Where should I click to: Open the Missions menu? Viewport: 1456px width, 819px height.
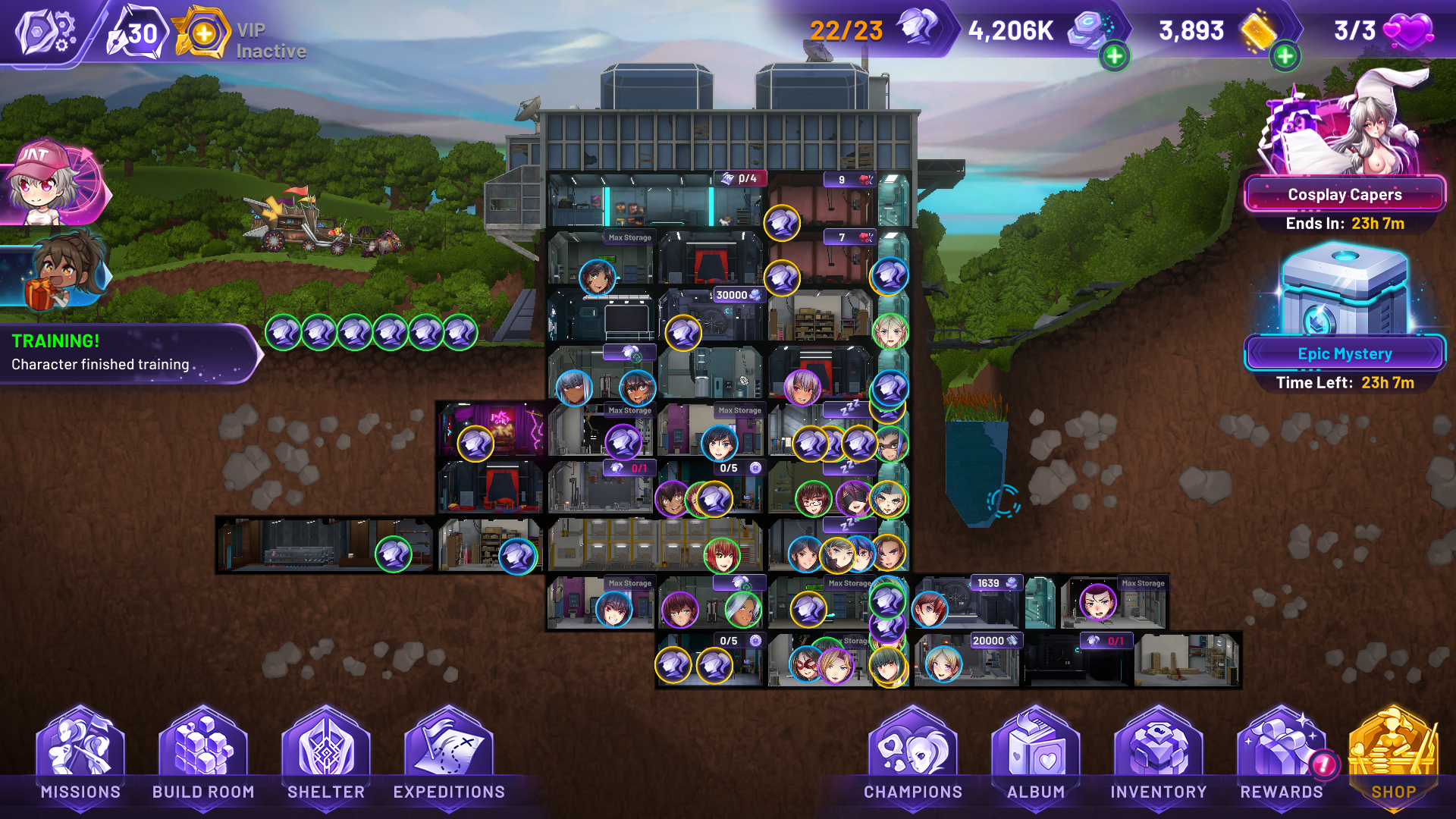tap(80, 758)
